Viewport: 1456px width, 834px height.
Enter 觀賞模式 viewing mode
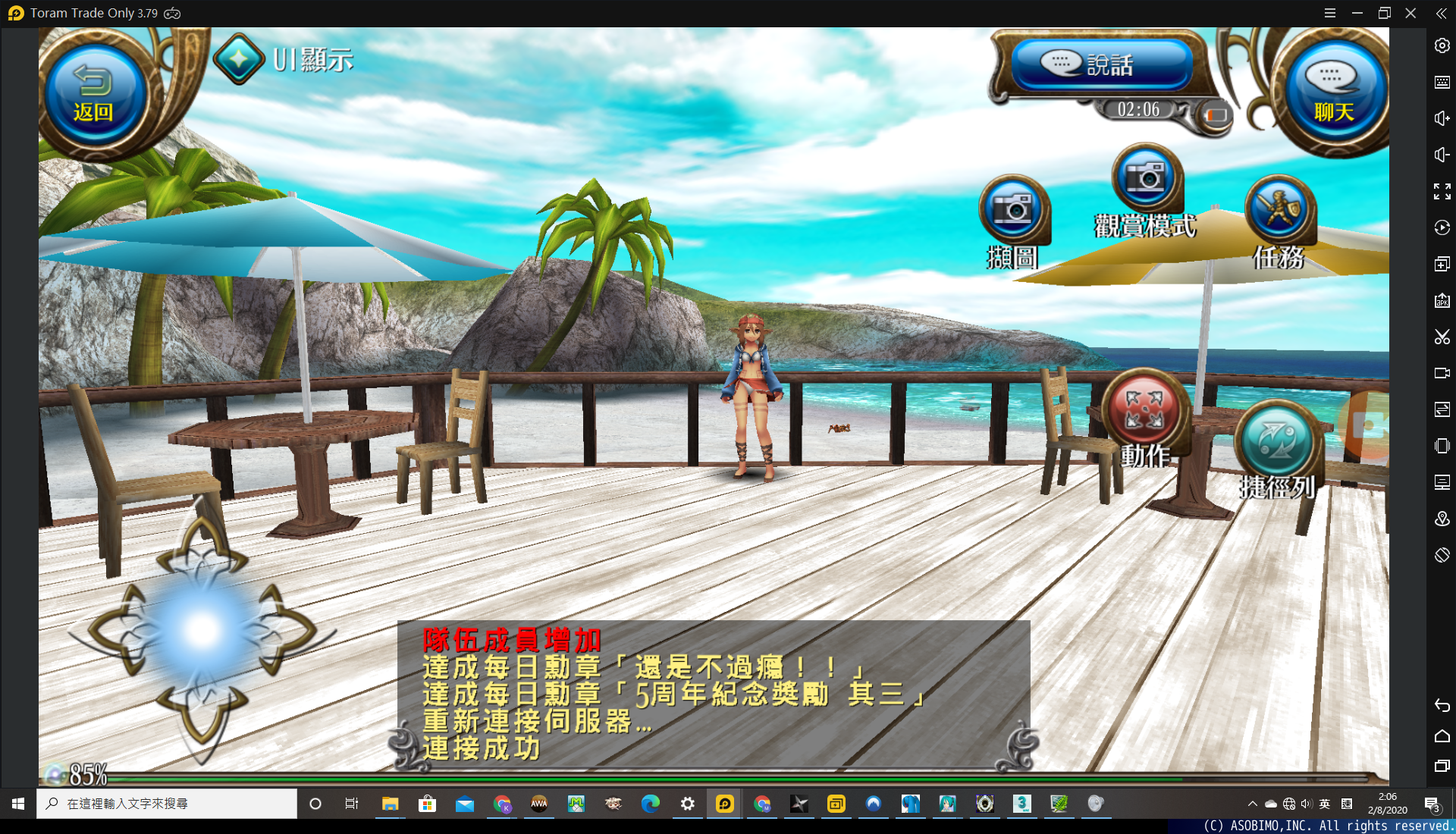[x=1147, y=179]
